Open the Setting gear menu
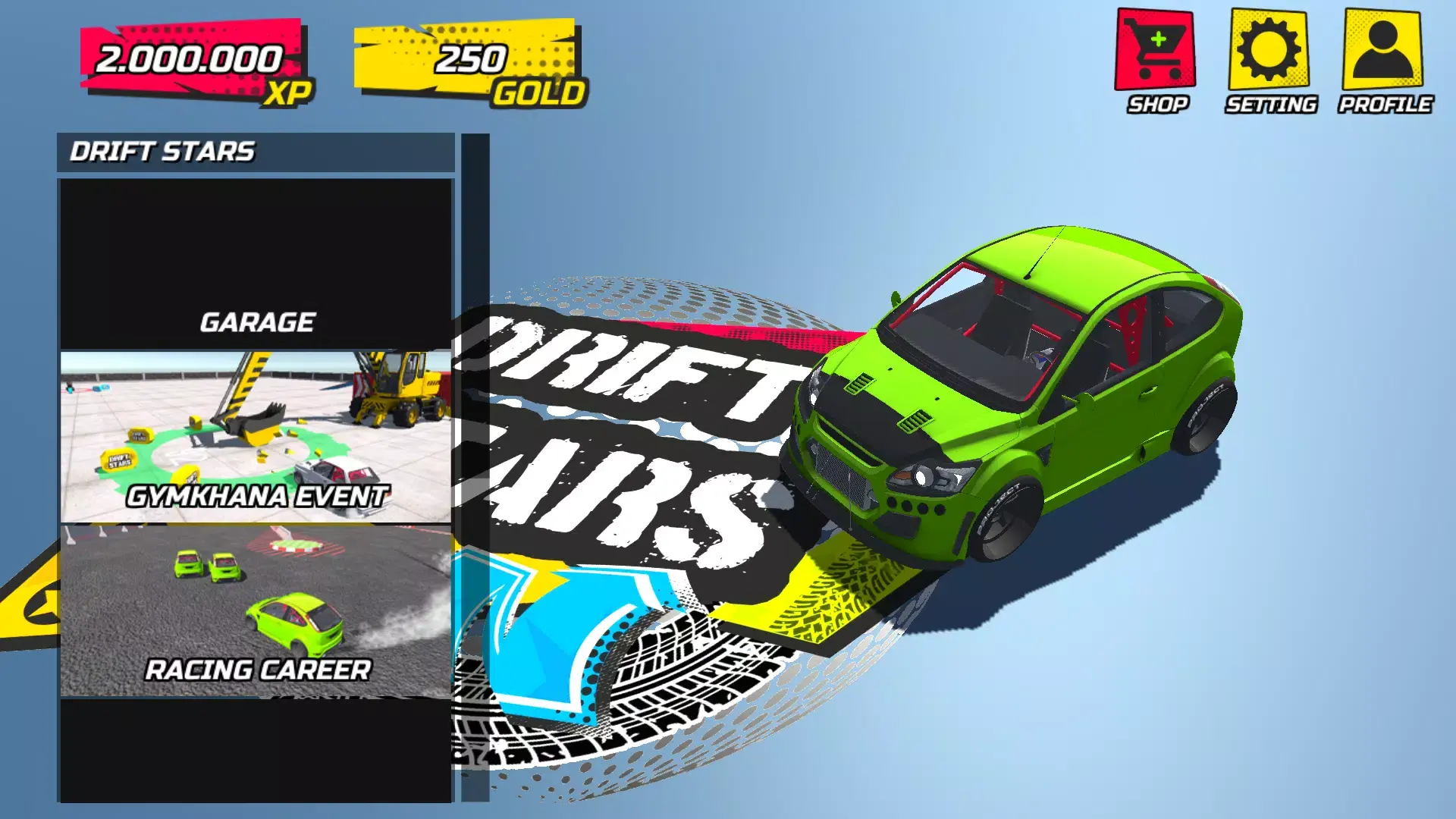This screenshot has height=819, width=1456. [1269, 51]
